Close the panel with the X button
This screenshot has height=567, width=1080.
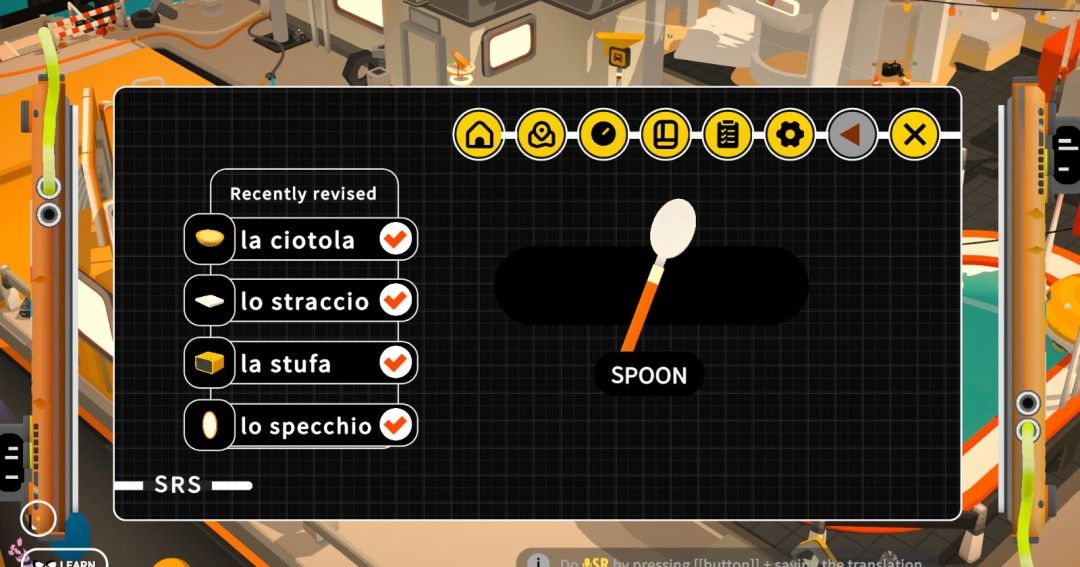(x=914, y=134)
